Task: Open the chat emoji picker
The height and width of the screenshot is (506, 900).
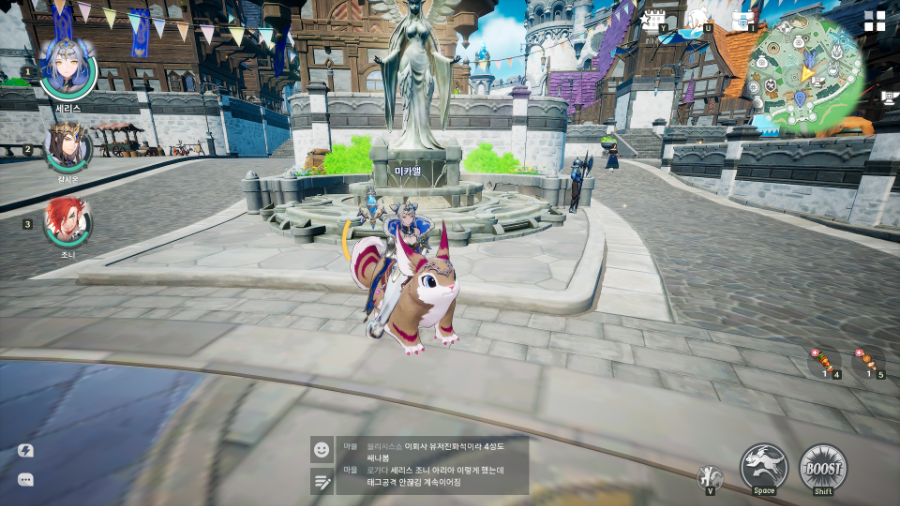Action: (x=321, y=450)
